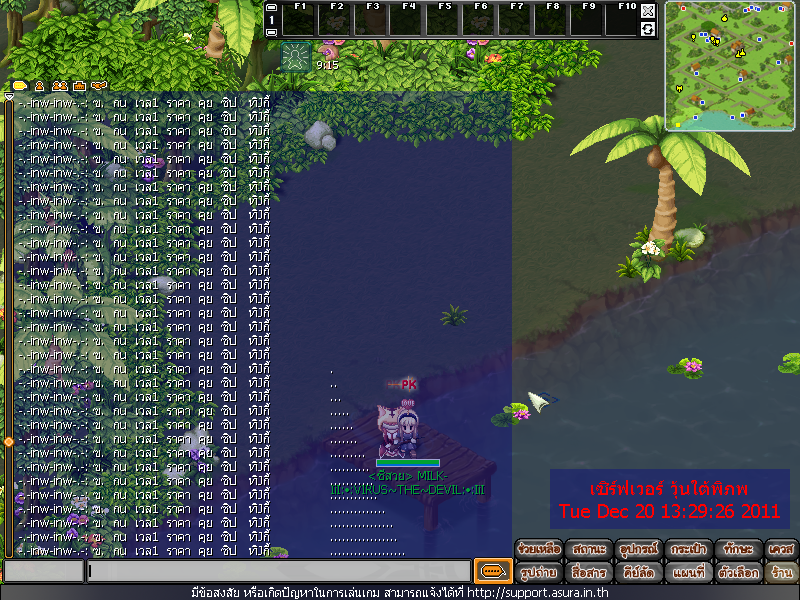Open the สถานะ (Status) window
Screen dimensions: 800x600
click(590, 550)
